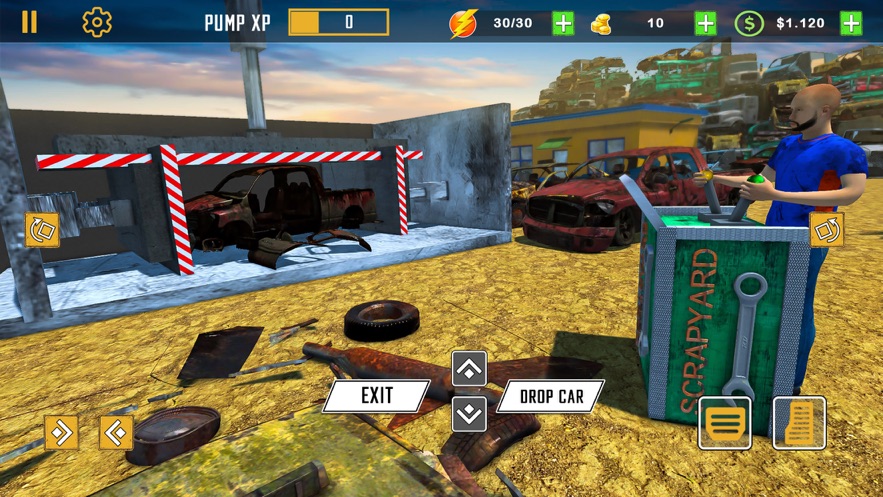Pause the game with the pause icon
This screenshot has width=883, height=497.
point(29,22)
